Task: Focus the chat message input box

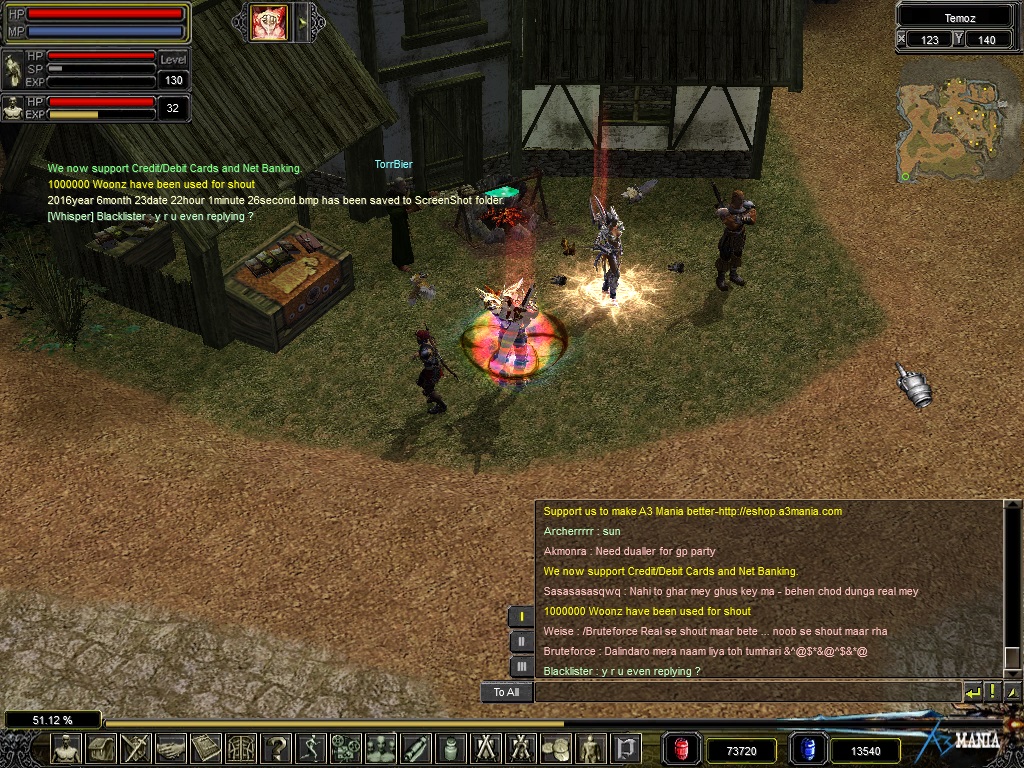Action: (x=747, y=692)
